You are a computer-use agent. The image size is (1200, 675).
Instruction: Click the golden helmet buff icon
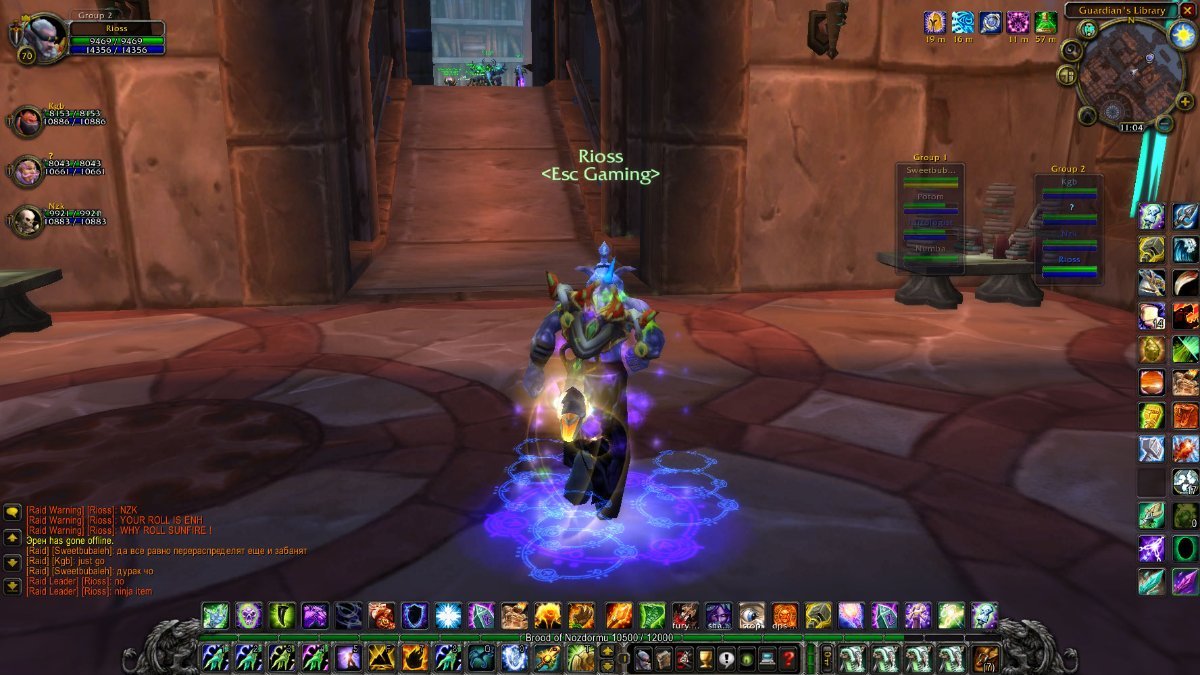(935, 23)
